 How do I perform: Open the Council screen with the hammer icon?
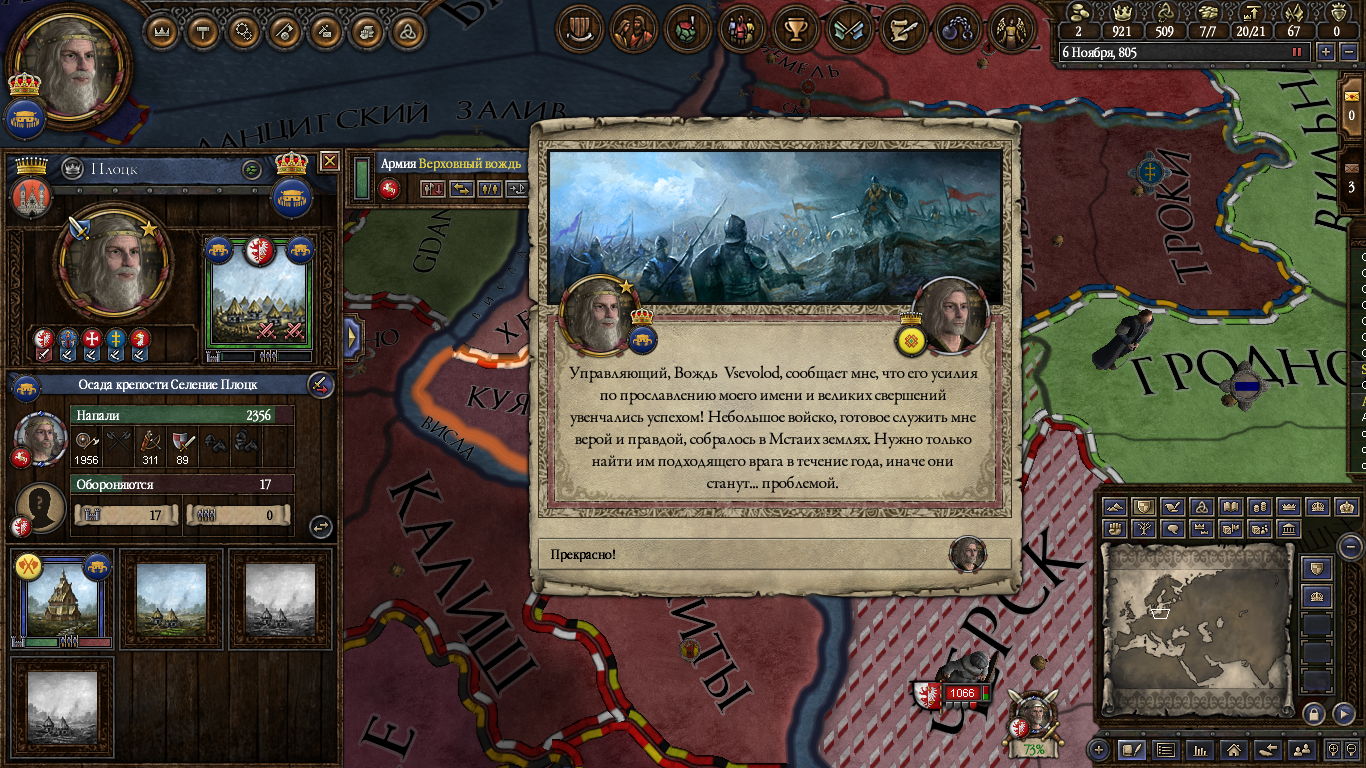pyautogui.click(x=202, y=31)
